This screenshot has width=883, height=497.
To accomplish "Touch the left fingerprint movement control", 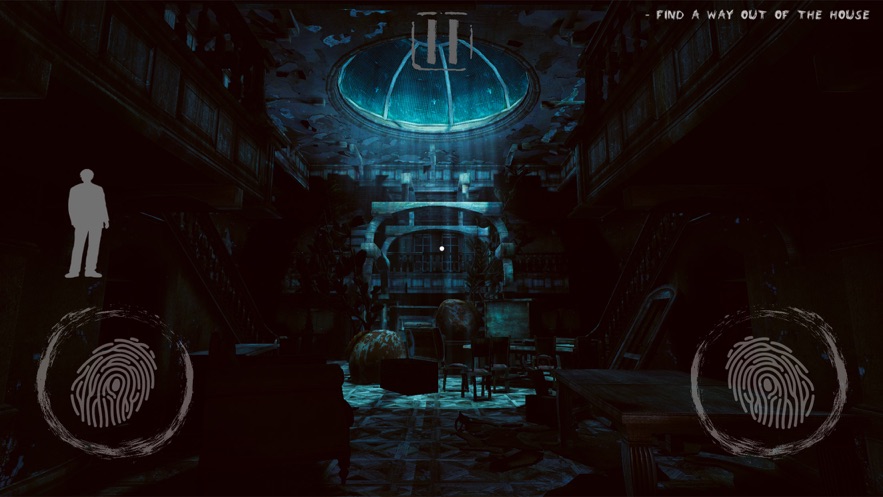I will click(x=115, y=382).
